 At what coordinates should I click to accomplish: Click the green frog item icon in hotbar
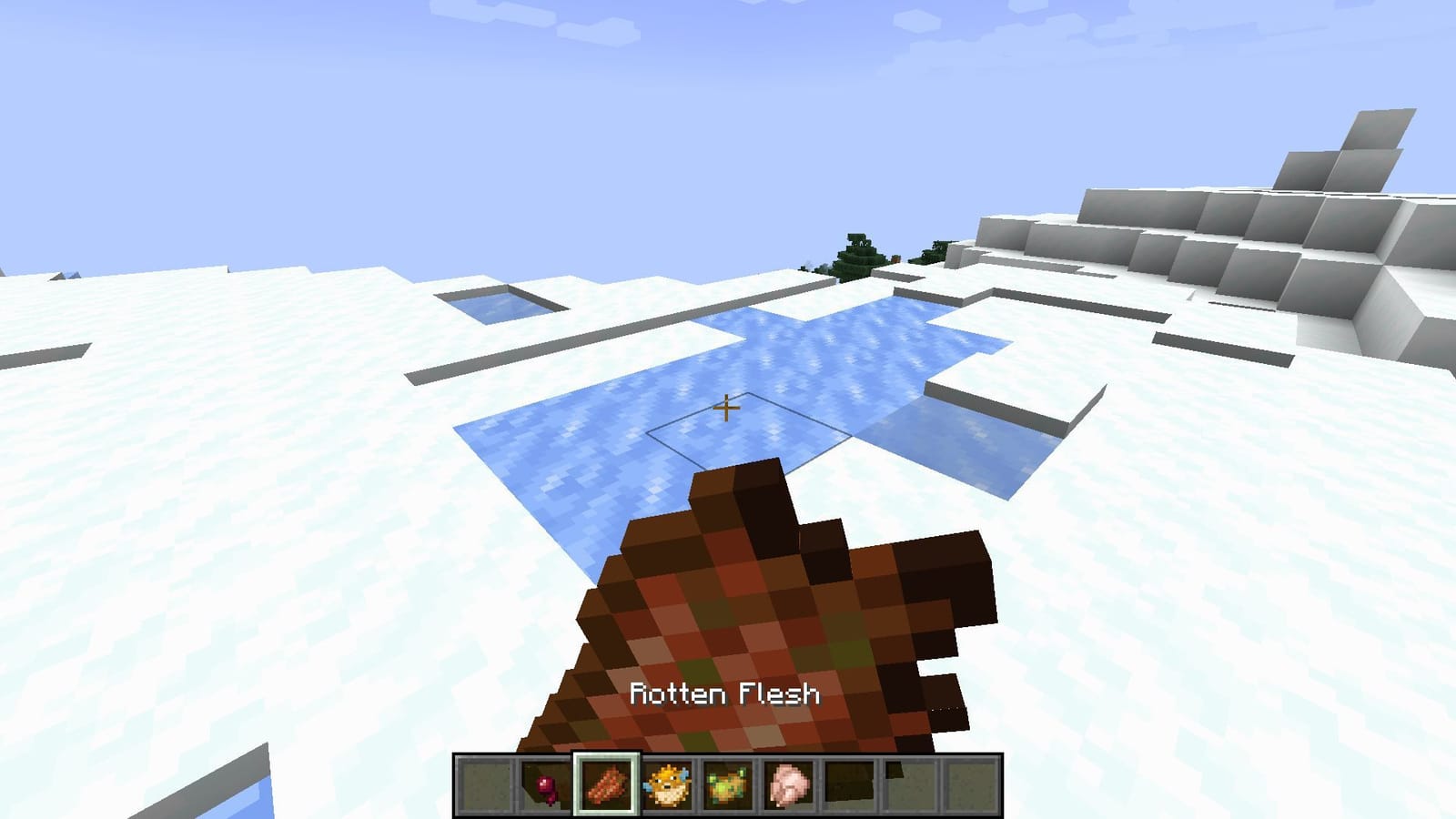[728, 784]
